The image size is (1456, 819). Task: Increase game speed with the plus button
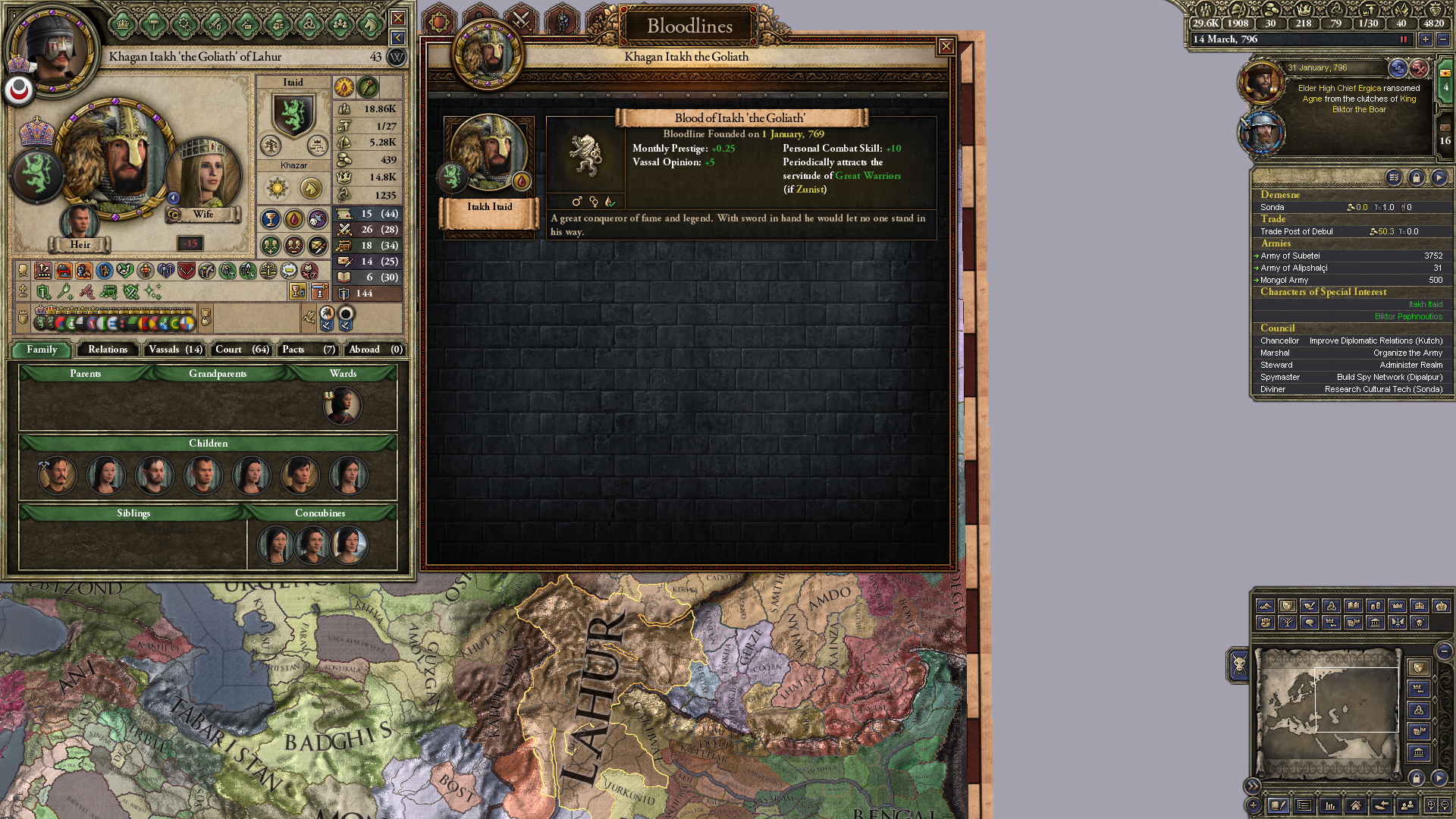tap(1426, 39)
